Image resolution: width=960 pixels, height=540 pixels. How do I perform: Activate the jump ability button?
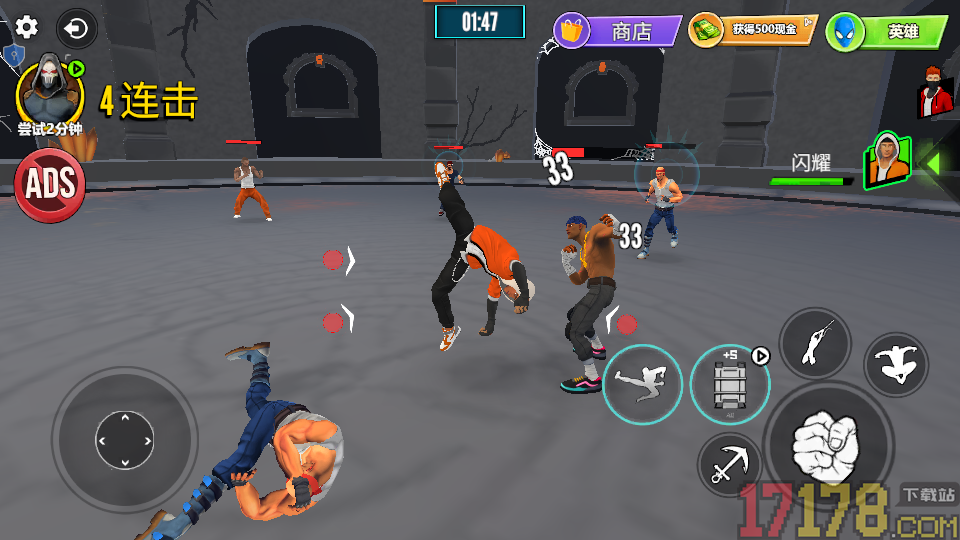coord(896,364)
